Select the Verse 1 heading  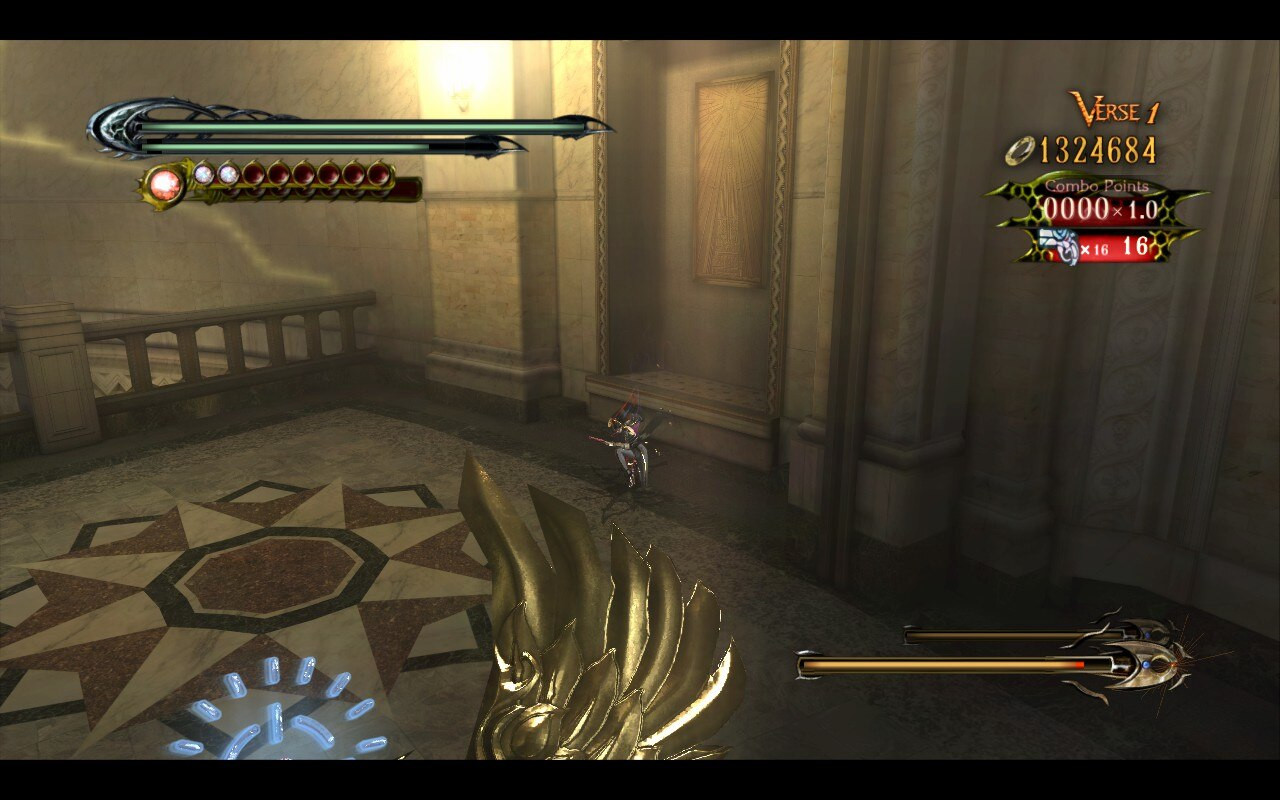tap(1112, 108)
